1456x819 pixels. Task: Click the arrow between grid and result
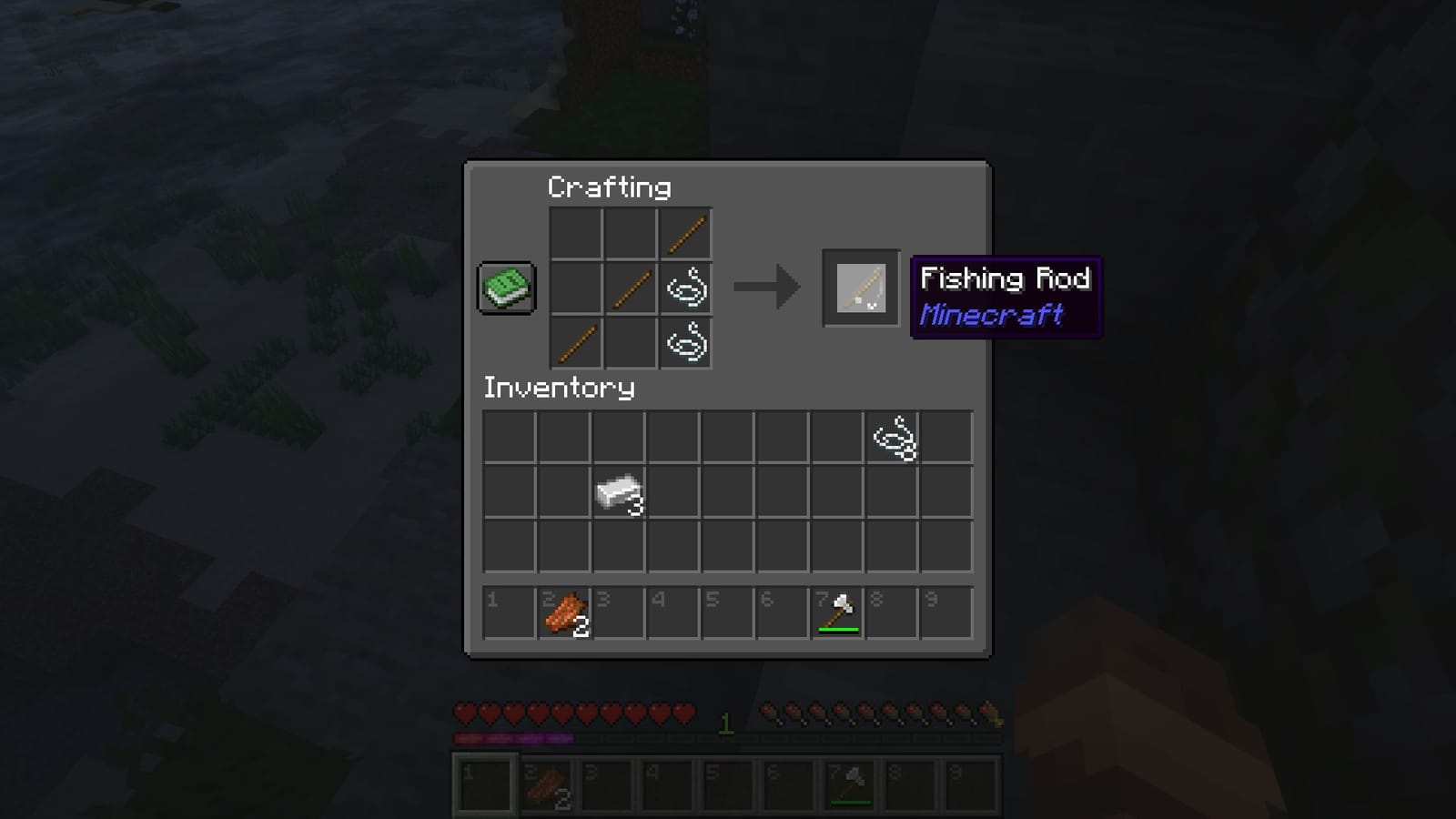pos(769,288)
